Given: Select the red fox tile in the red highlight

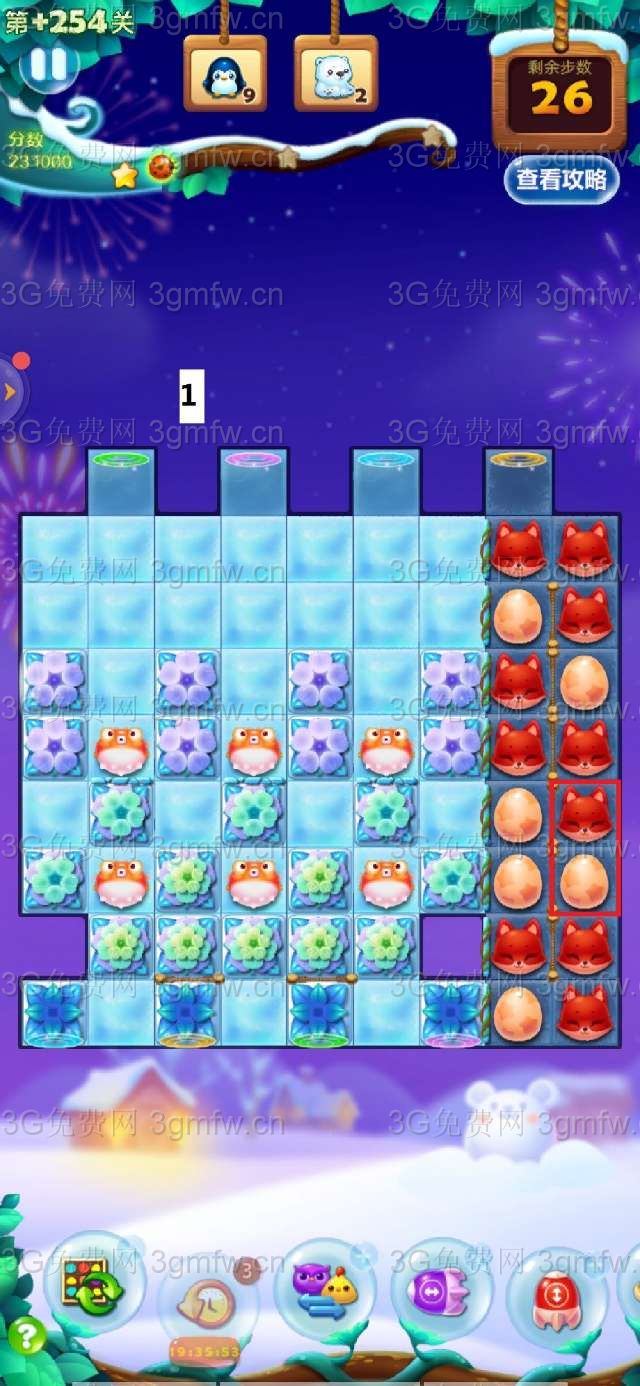Looking at the screenshot, I should [x=584, y=814].
